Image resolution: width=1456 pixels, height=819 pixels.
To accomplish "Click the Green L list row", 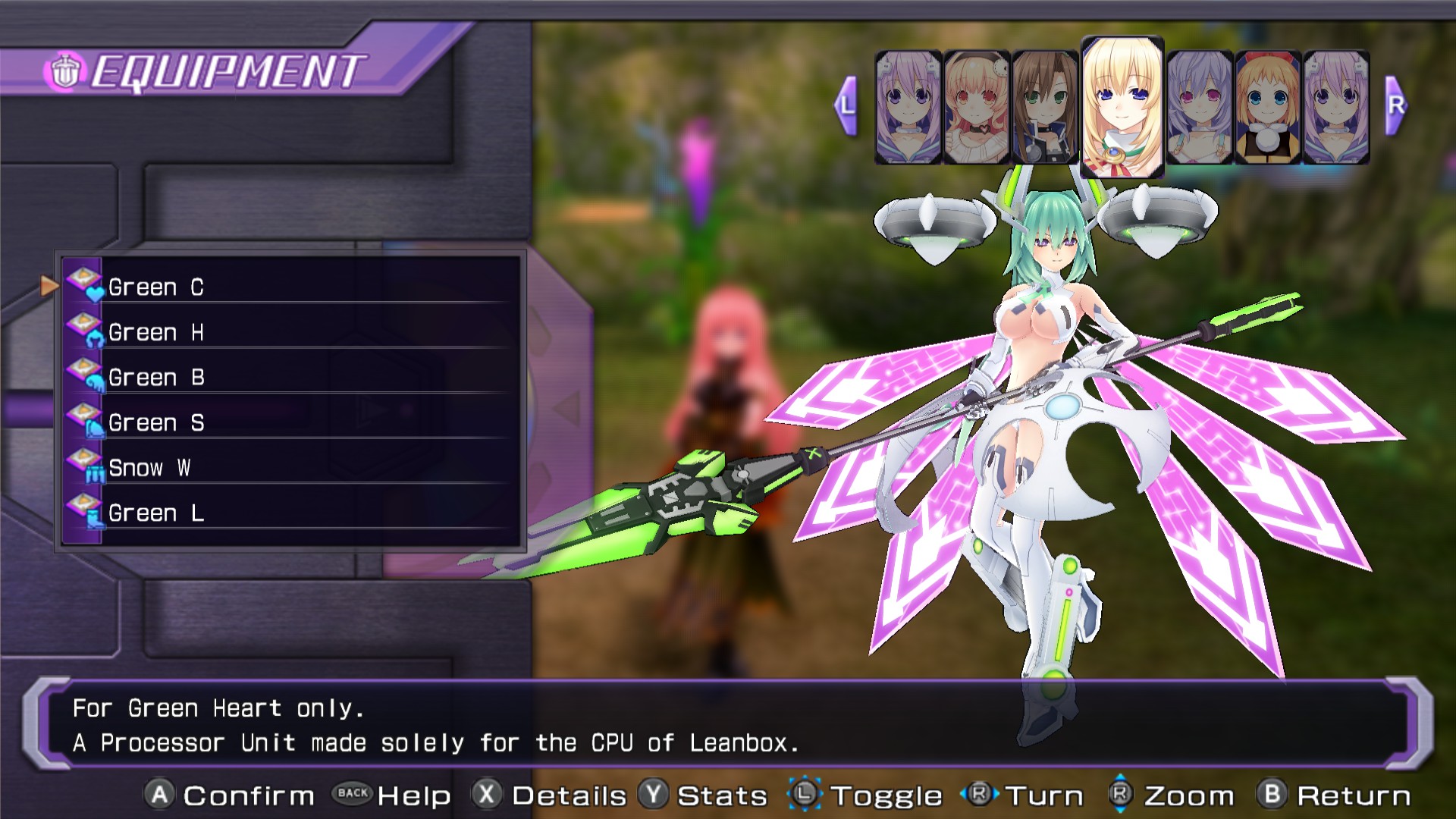I will pos(292,513).
